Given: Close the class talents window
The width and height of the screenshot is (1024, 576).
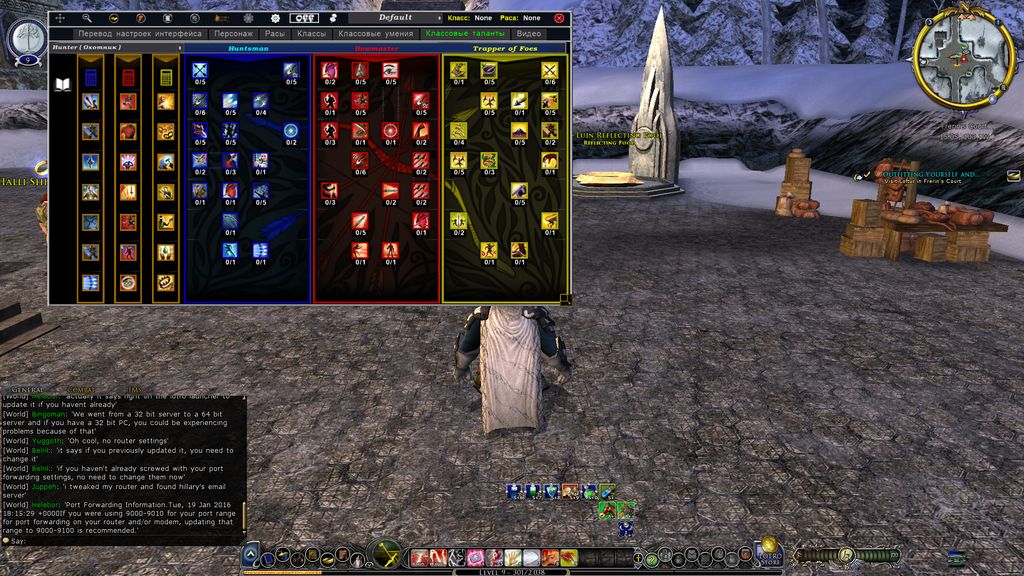Looking at the screenshot, I should click(x=559, y=18).
